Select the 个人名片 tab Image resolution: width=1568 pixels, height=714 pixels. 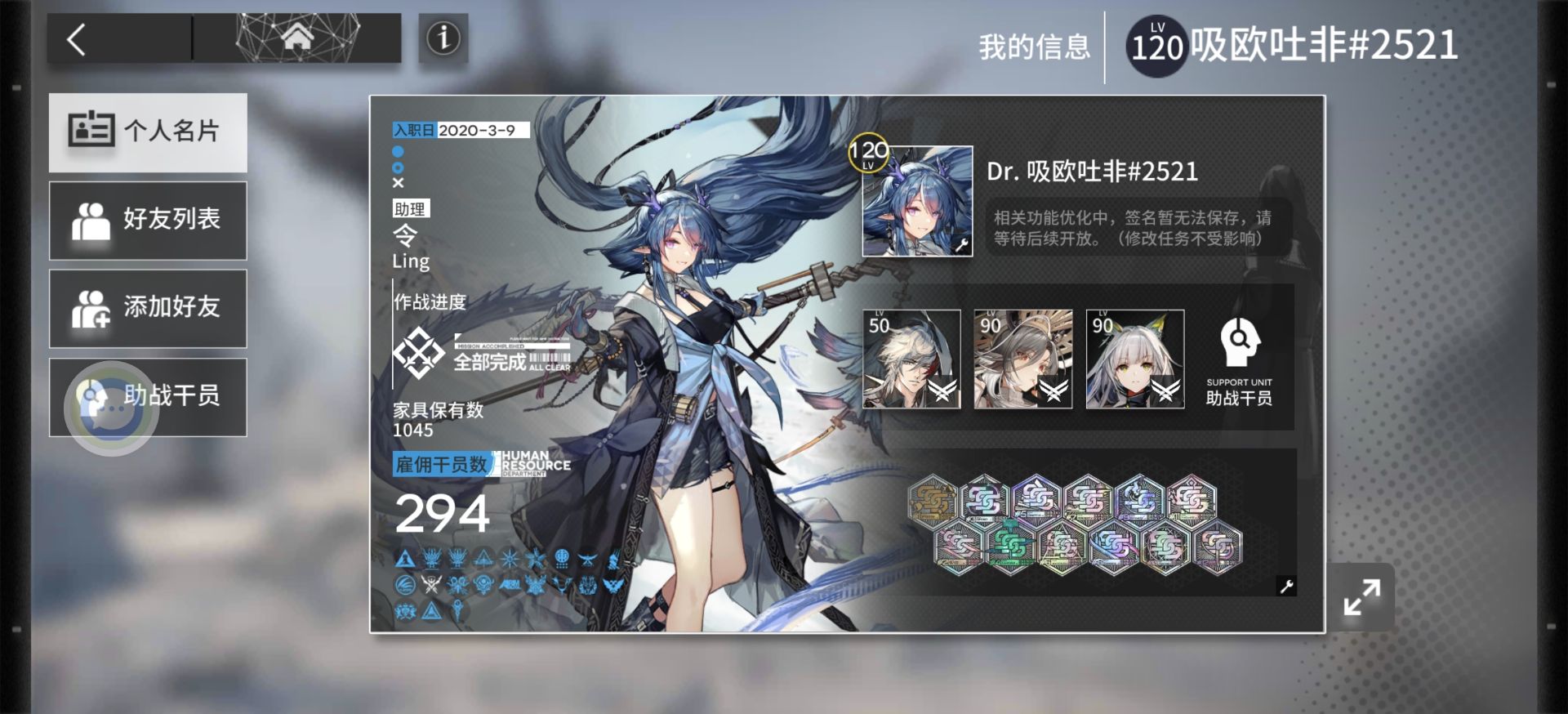pos(148,132)
